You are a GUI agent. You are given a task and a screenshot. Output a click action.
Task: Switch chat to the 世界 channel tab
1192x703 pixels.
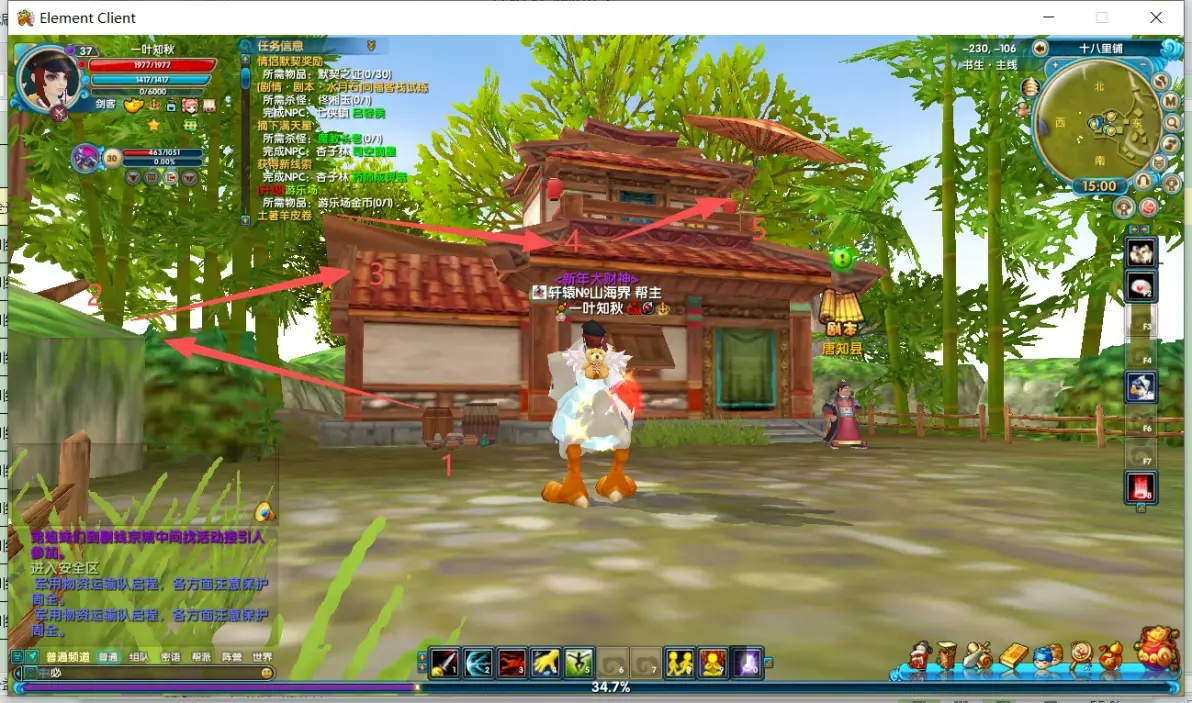click(262, 657)
